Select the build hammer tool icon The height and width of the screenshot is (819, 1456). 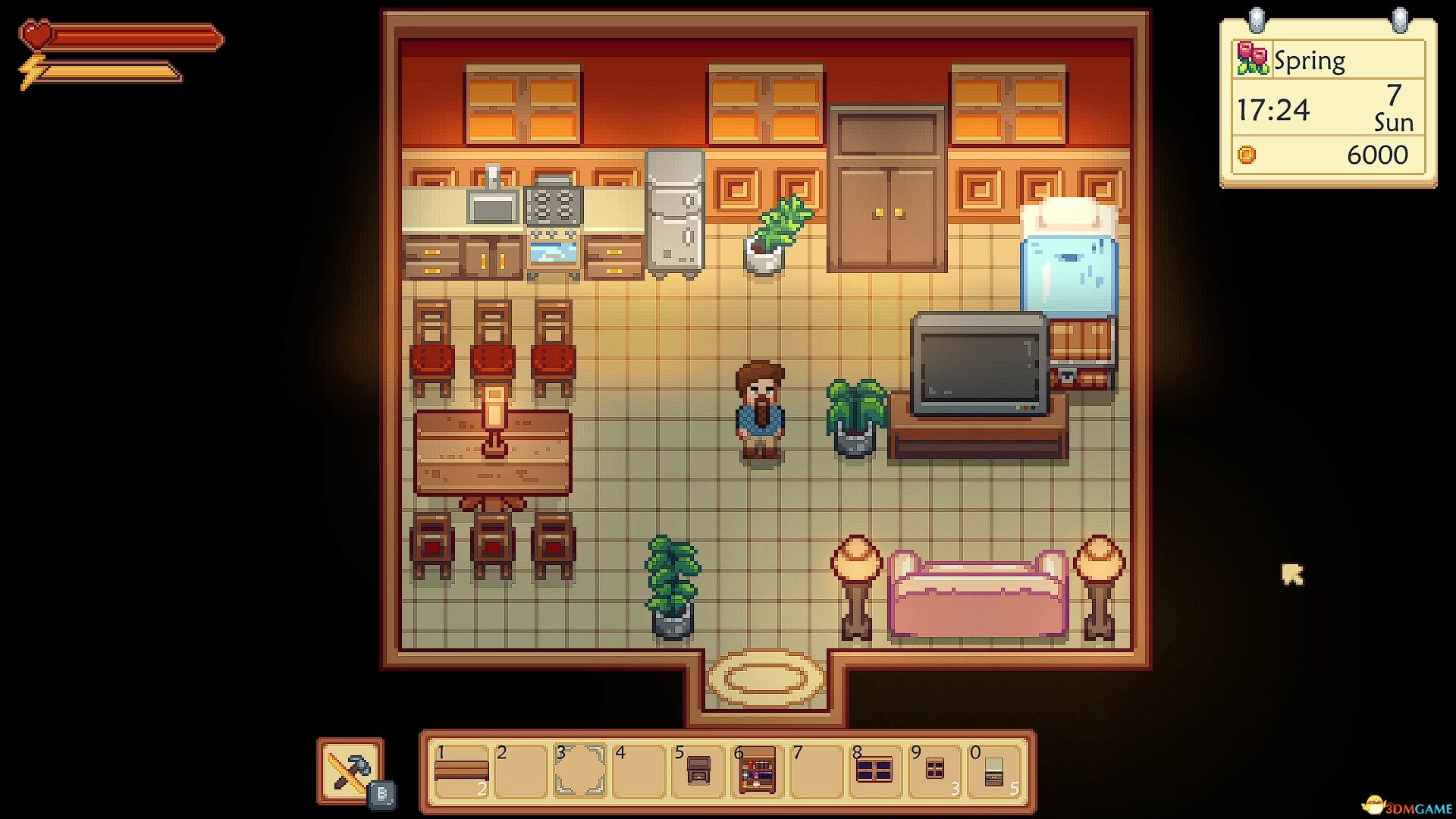click(351, 768)
